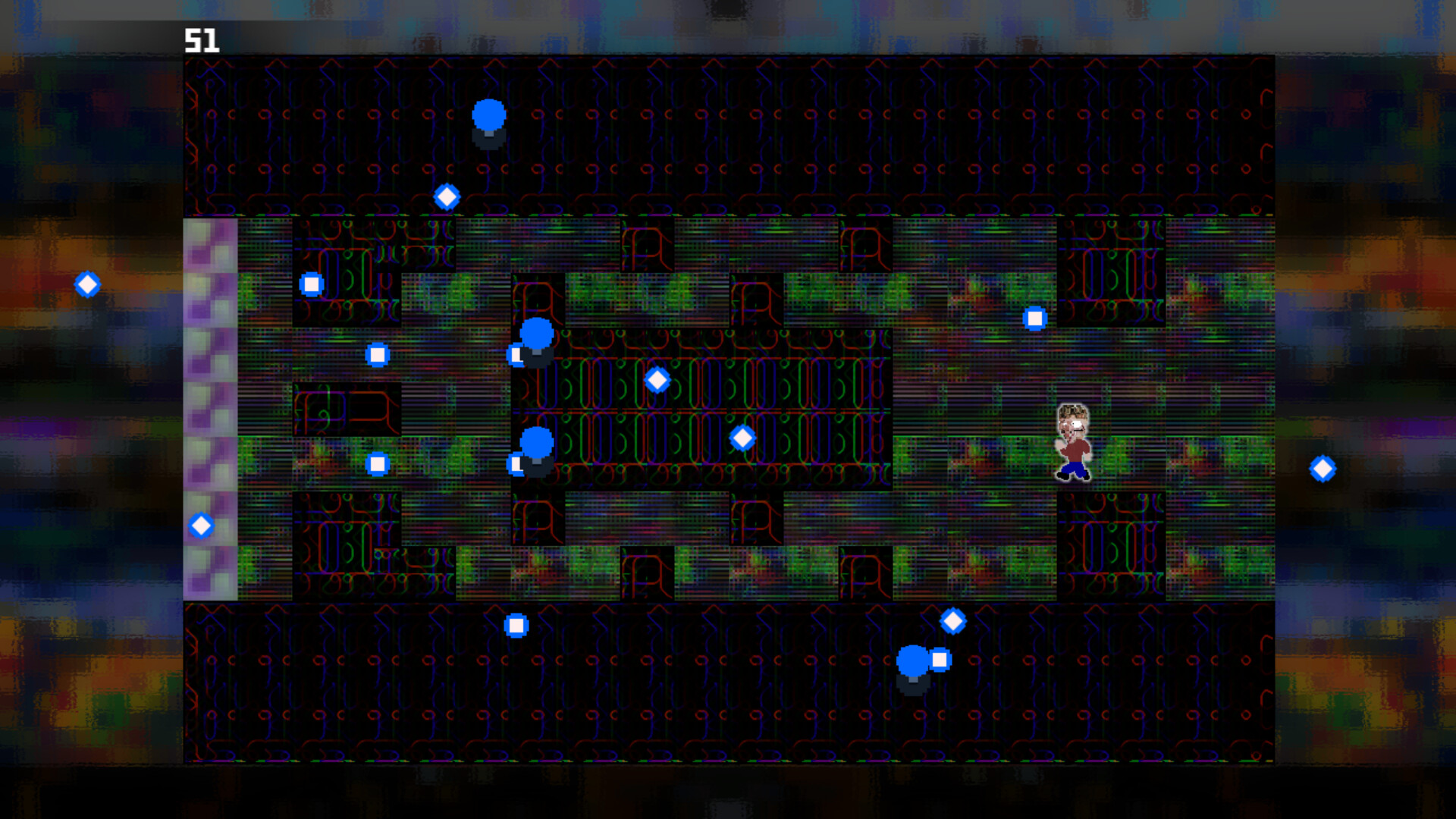Pick up the square gem at the upper right
The width and height of the screenshot is (1456, 819).
(x=1036, y=317)
